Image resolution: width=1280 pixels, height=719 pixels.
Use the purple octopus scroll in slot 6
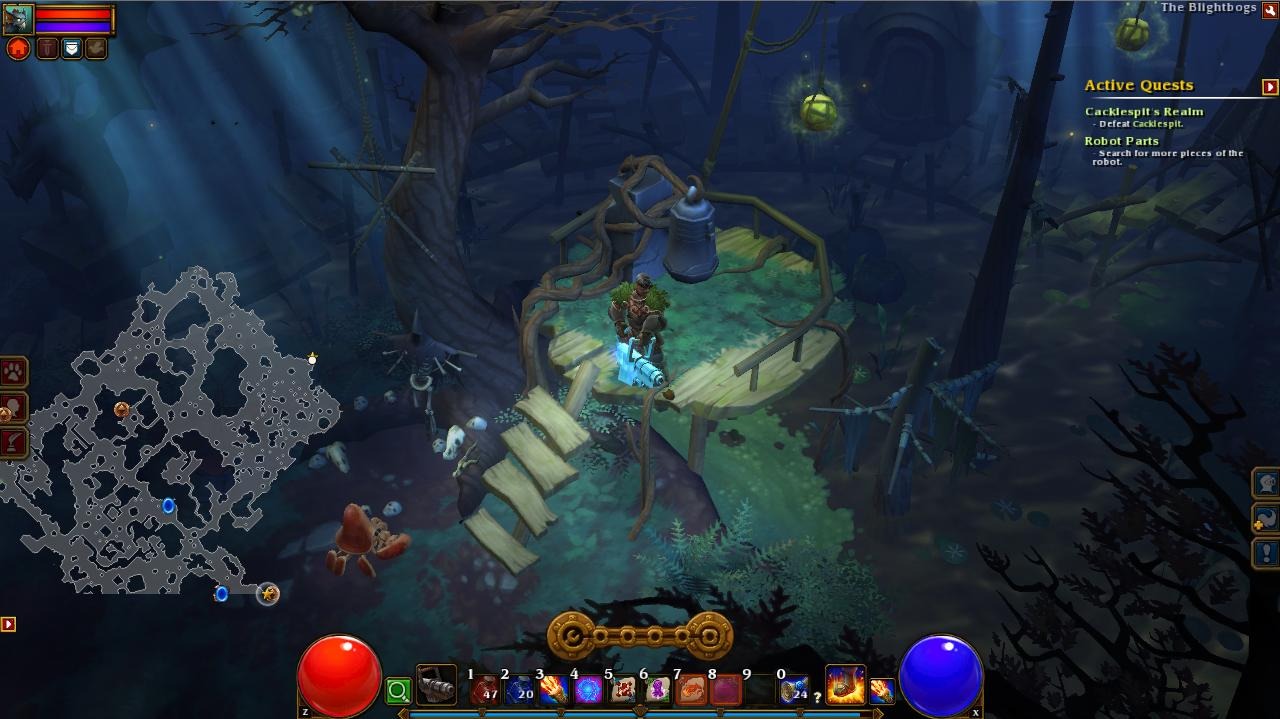(658, 690)
